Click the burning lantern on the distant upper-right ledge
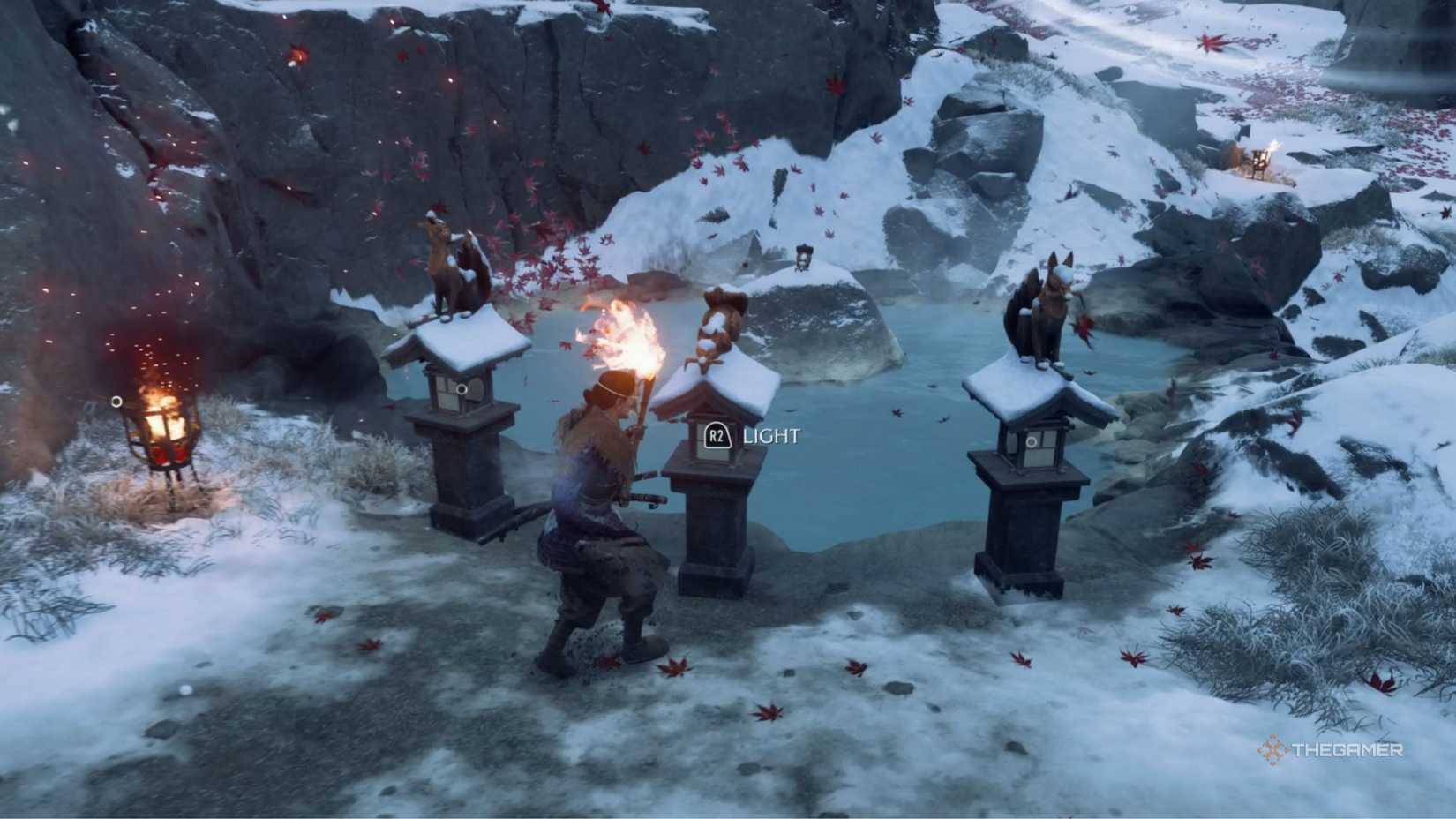The image size is (1456, 819). tap(1259, 159)
